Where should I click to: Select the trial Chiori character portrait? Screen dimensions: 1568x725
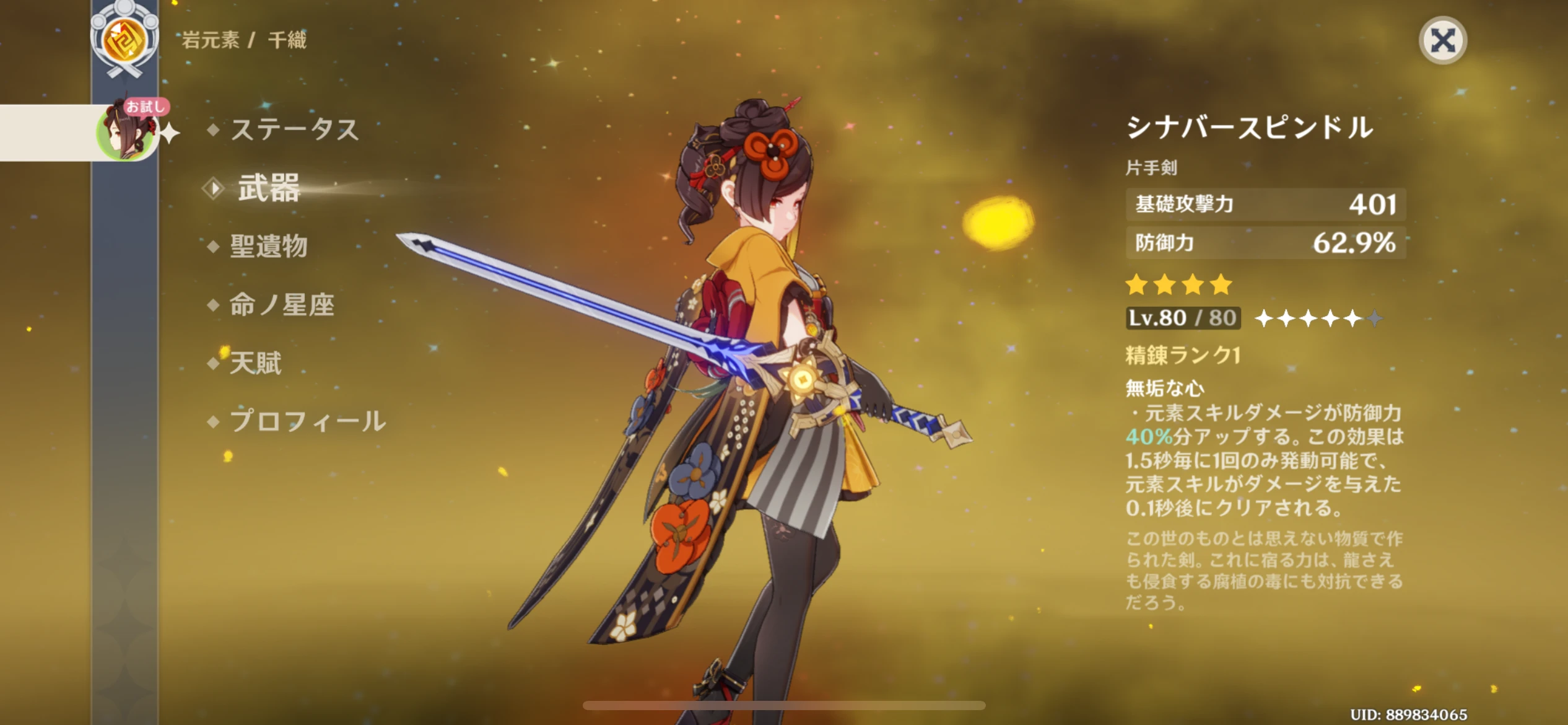click(x=125, y=133)
